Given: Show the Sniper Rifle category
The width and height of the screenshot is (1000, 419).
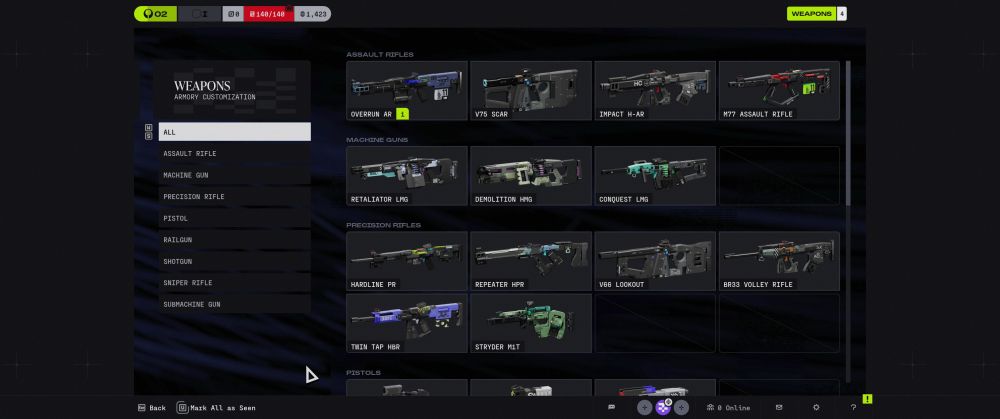Looking at the screenshot, I should (234, 283).
